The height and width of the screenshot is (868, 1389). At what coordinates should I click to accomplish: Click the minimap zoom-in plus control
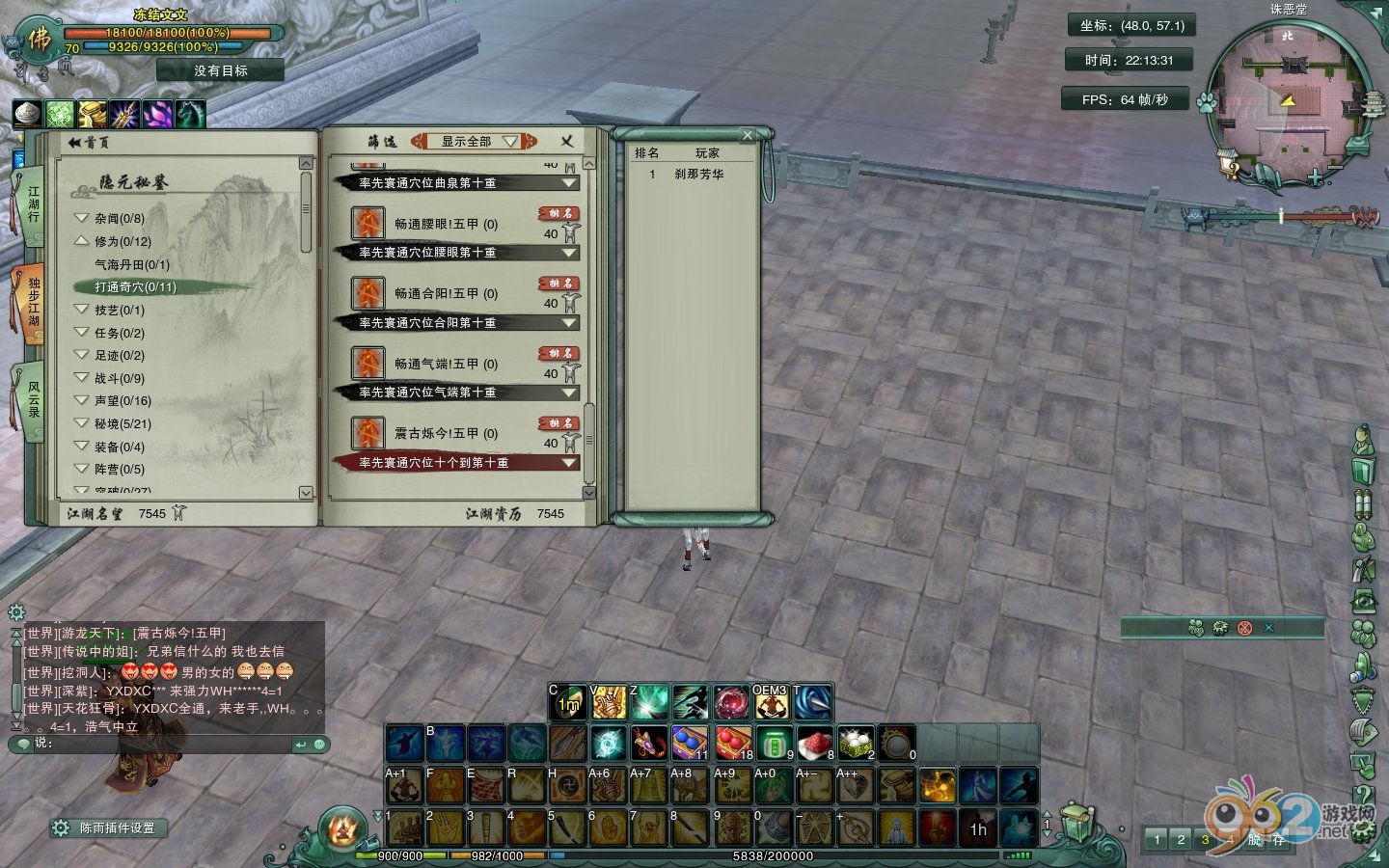1314,176
